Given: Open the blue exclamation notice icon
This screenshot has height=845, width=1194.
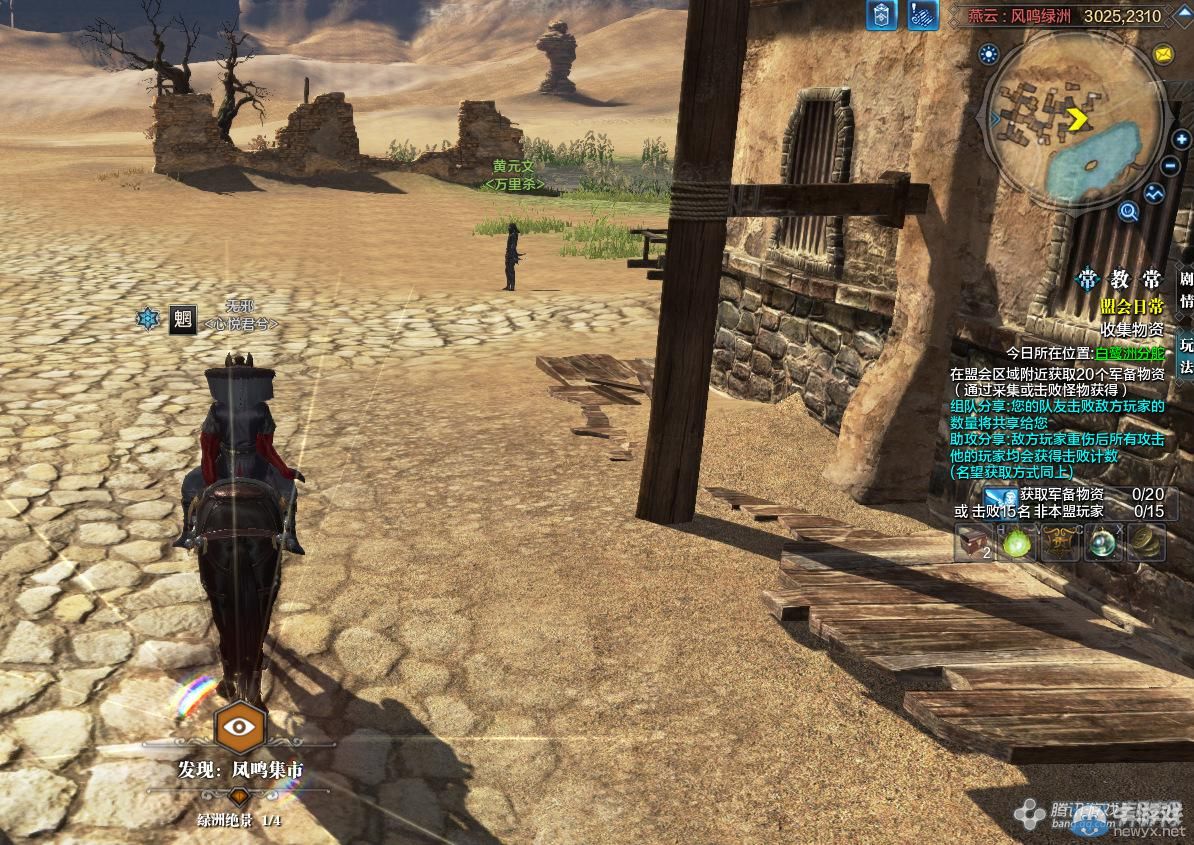Looking at the screenshot, I should [922, 16].
